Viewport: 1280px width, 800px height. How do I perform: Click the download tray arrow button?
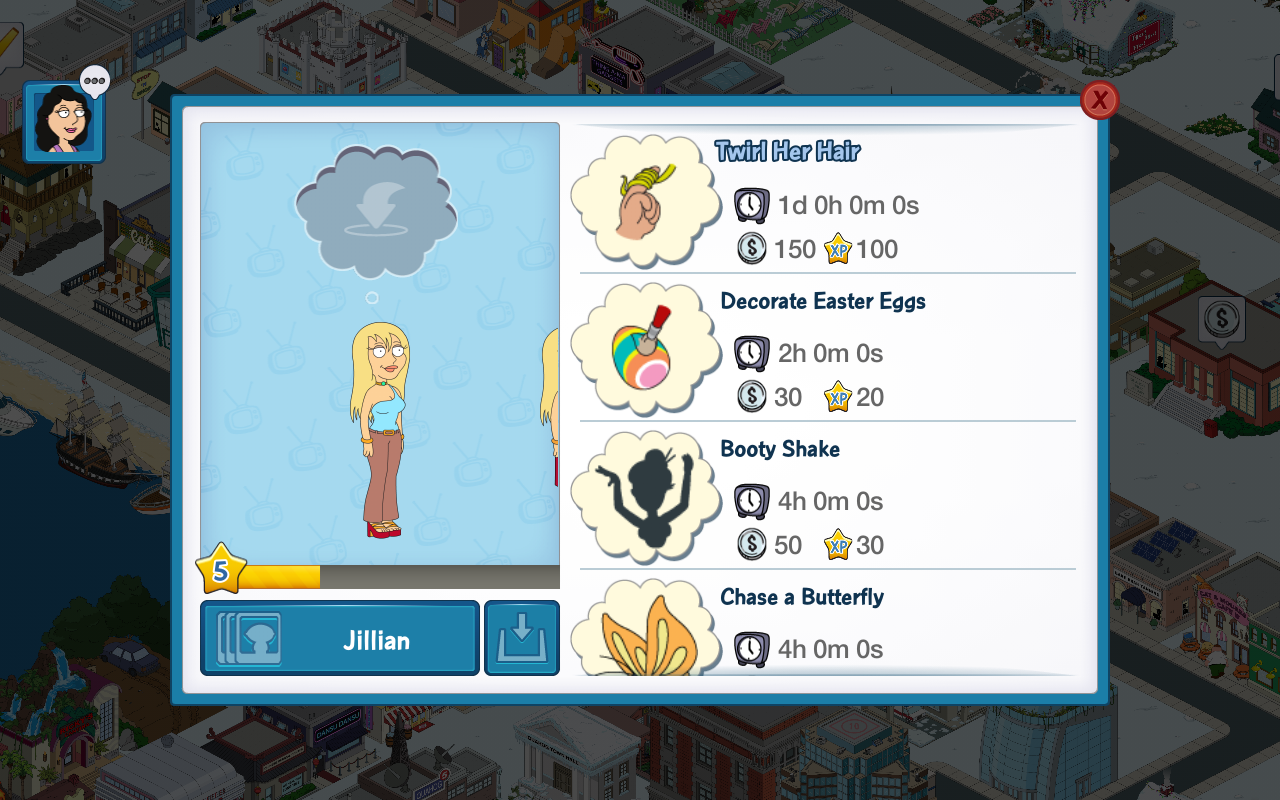(x=522, y=639)
